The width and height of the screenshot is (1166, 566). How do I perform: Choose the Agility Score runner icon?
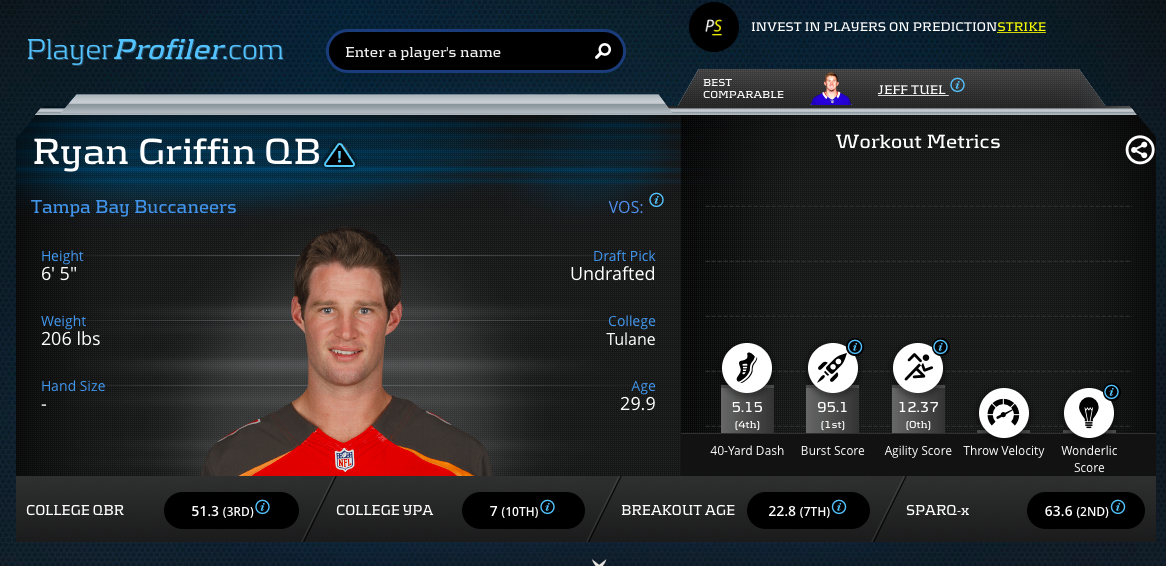(917, 368)
